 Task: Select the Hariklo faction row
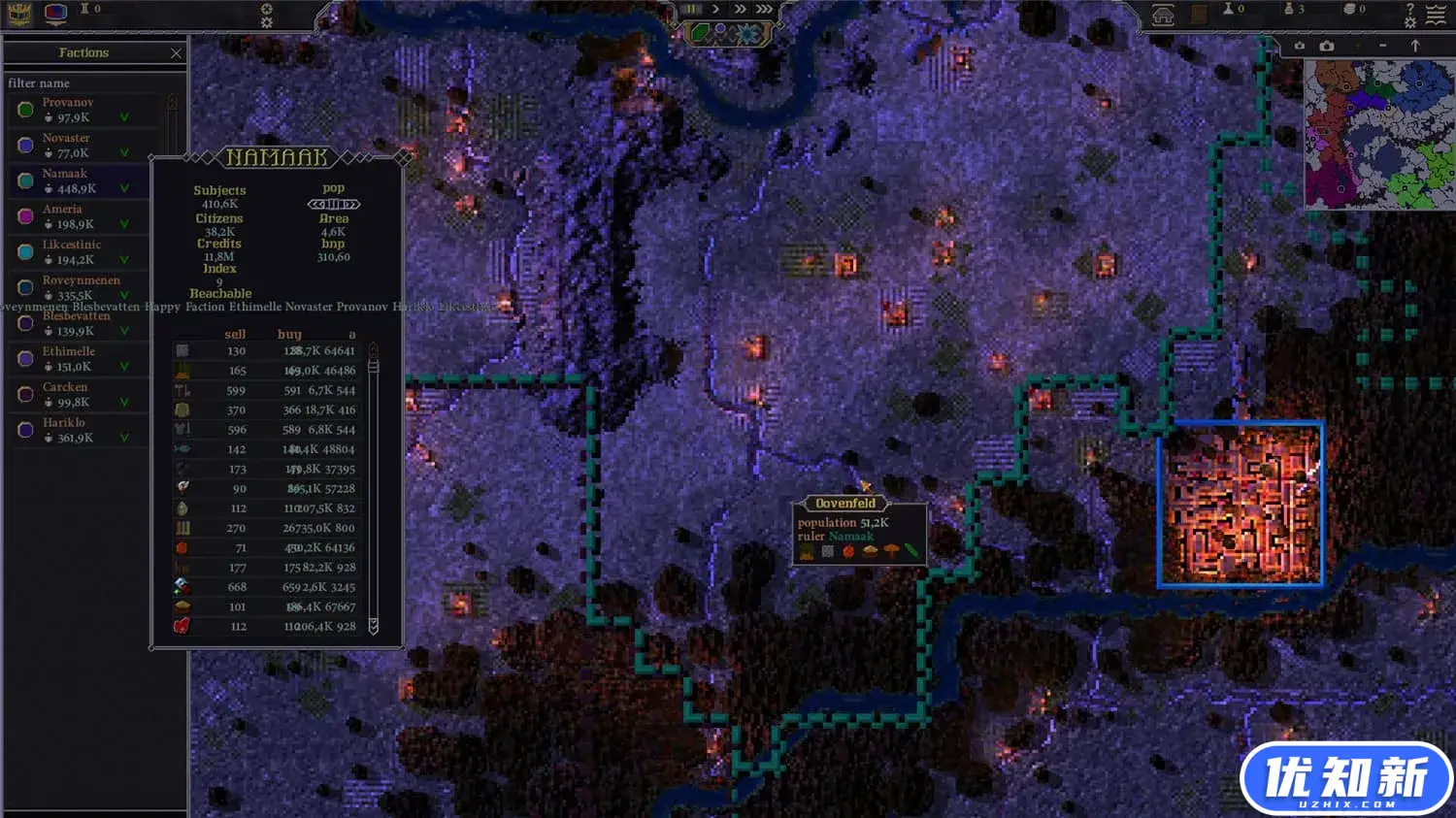(x=78, y=430)
